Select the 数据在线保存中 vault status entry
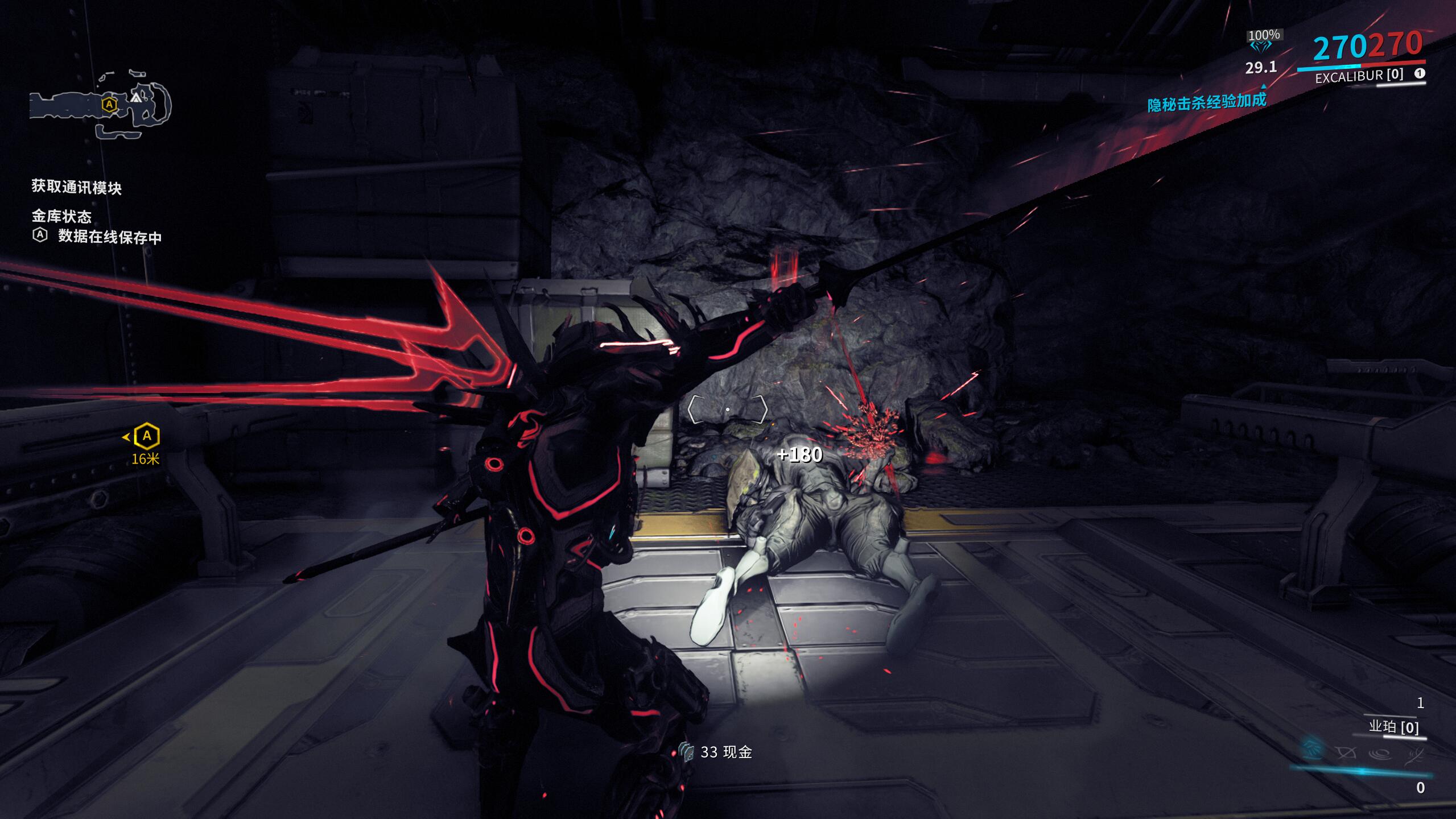1456x819 pixels. click(109, 237)
